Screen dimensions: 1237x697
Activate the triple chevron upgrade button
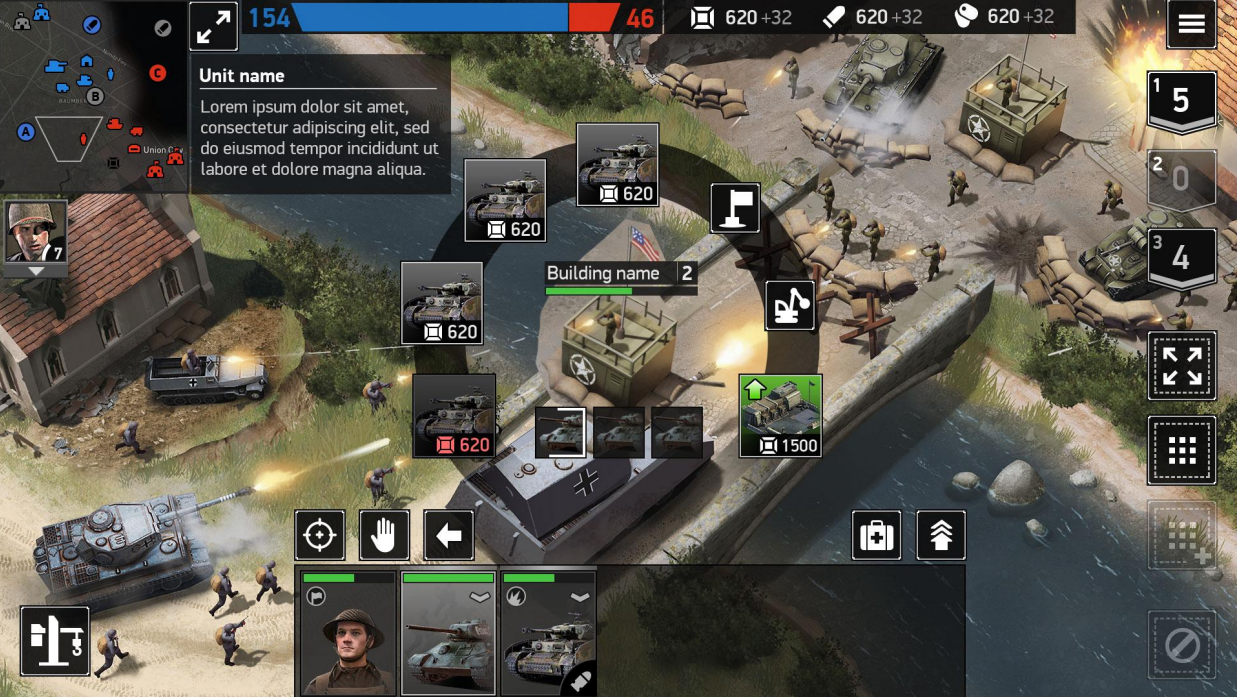coord(940,535)
